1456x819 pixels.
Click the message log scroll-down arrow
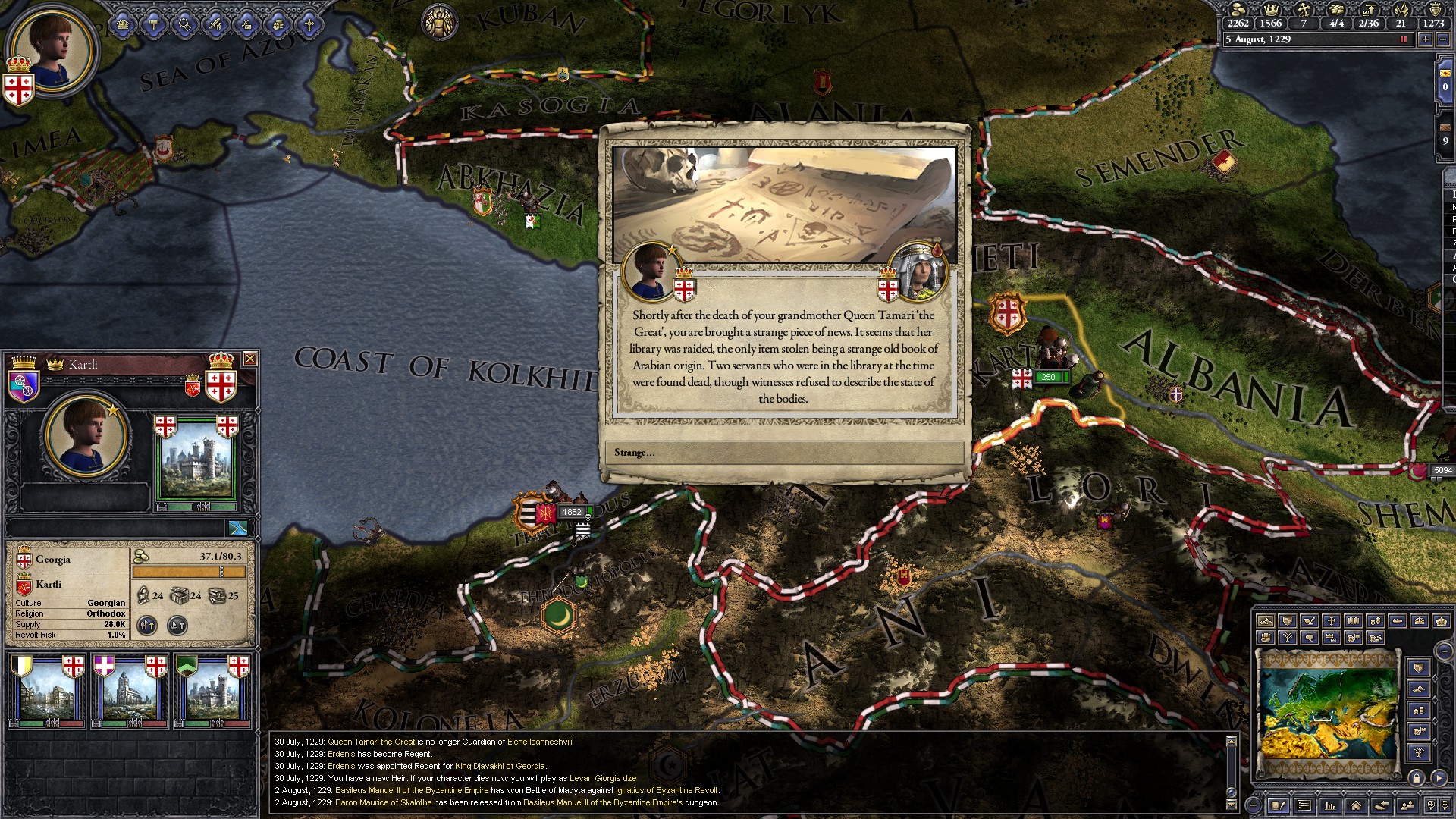coord(1231,804)
